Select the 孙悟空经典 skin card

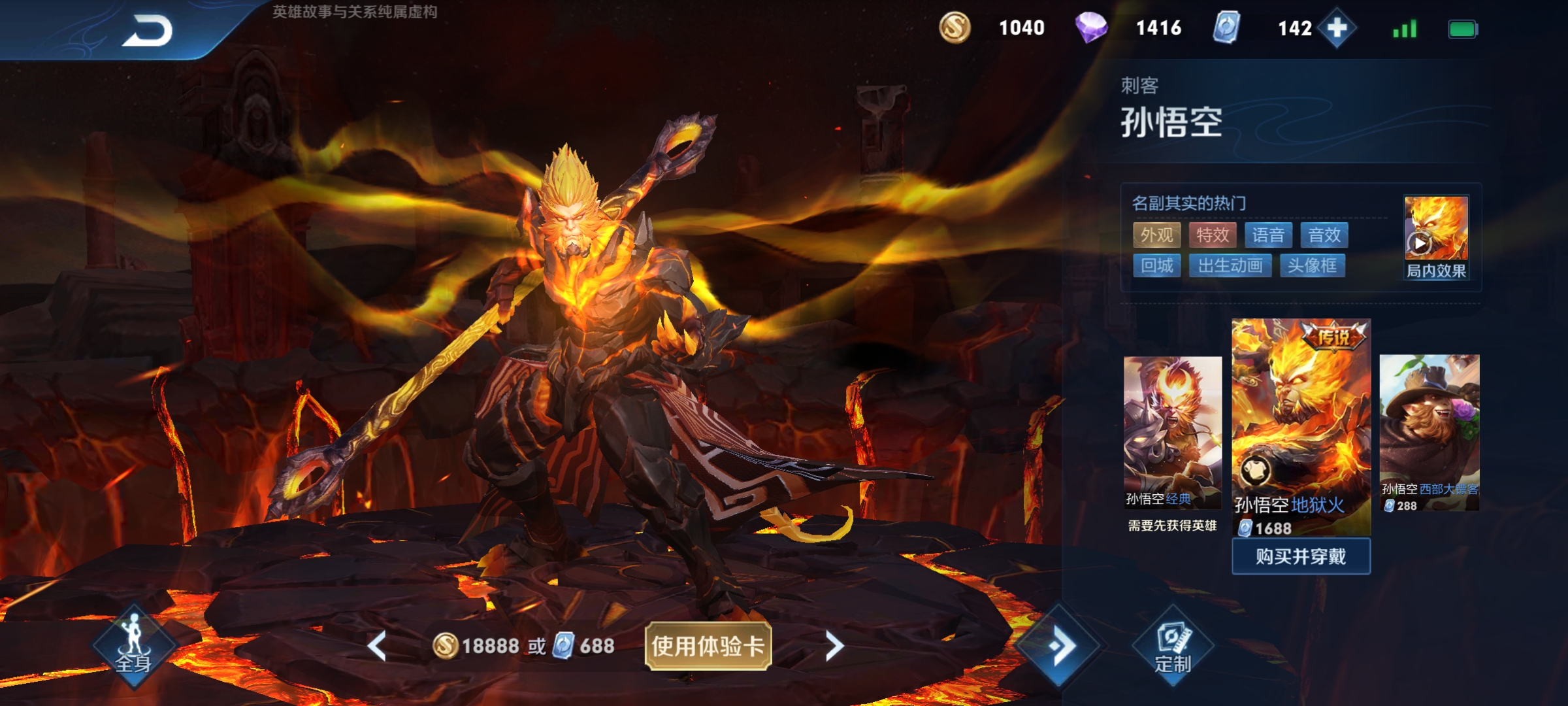click(1171, 431)
